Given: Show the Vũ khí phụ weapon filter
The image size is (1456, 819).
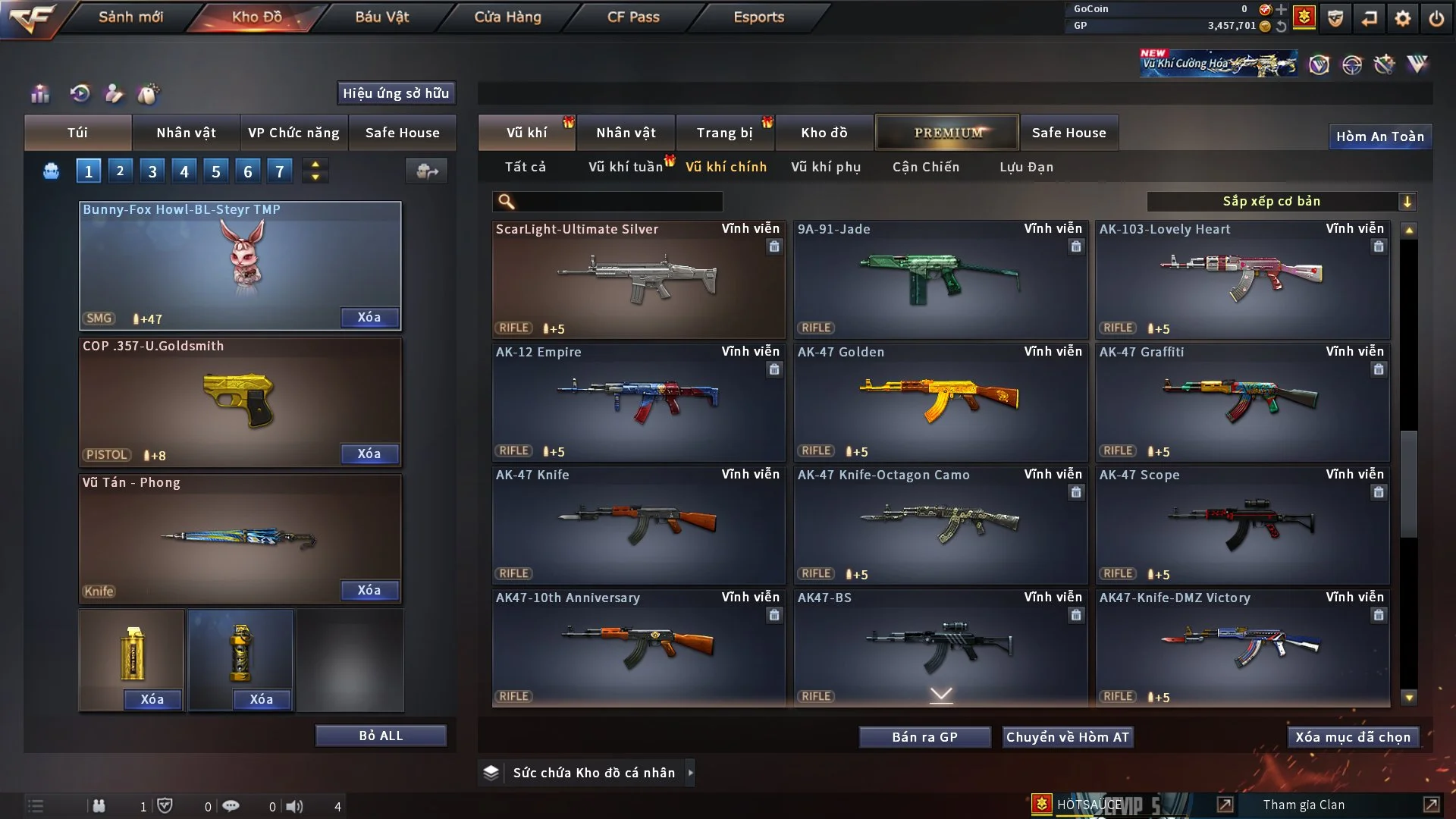Looking at the screenshot, I should click(x=825, y=167).
